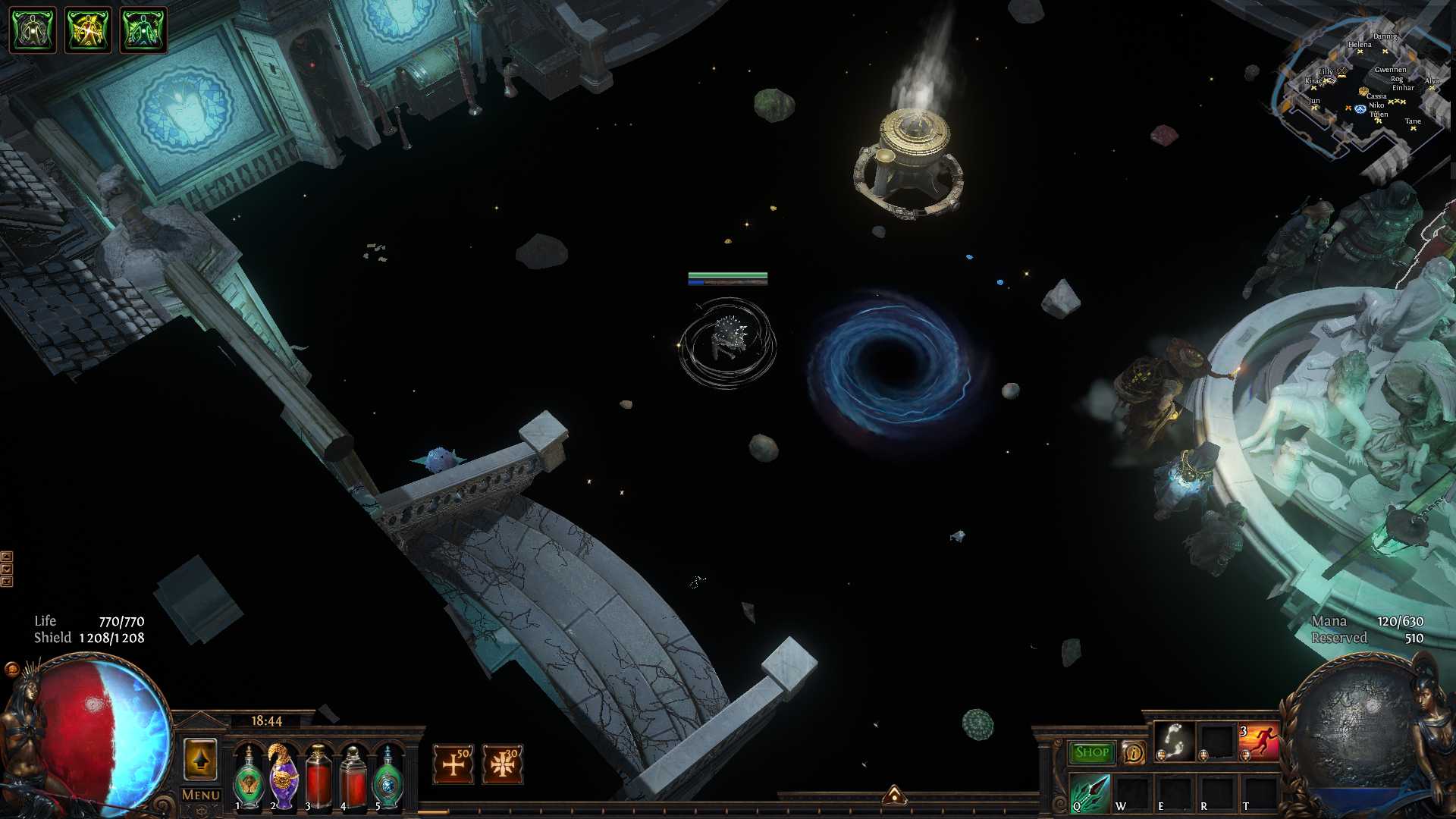1456x819 pixels.
Task: Open the Menu button
Action: [201, 795]
